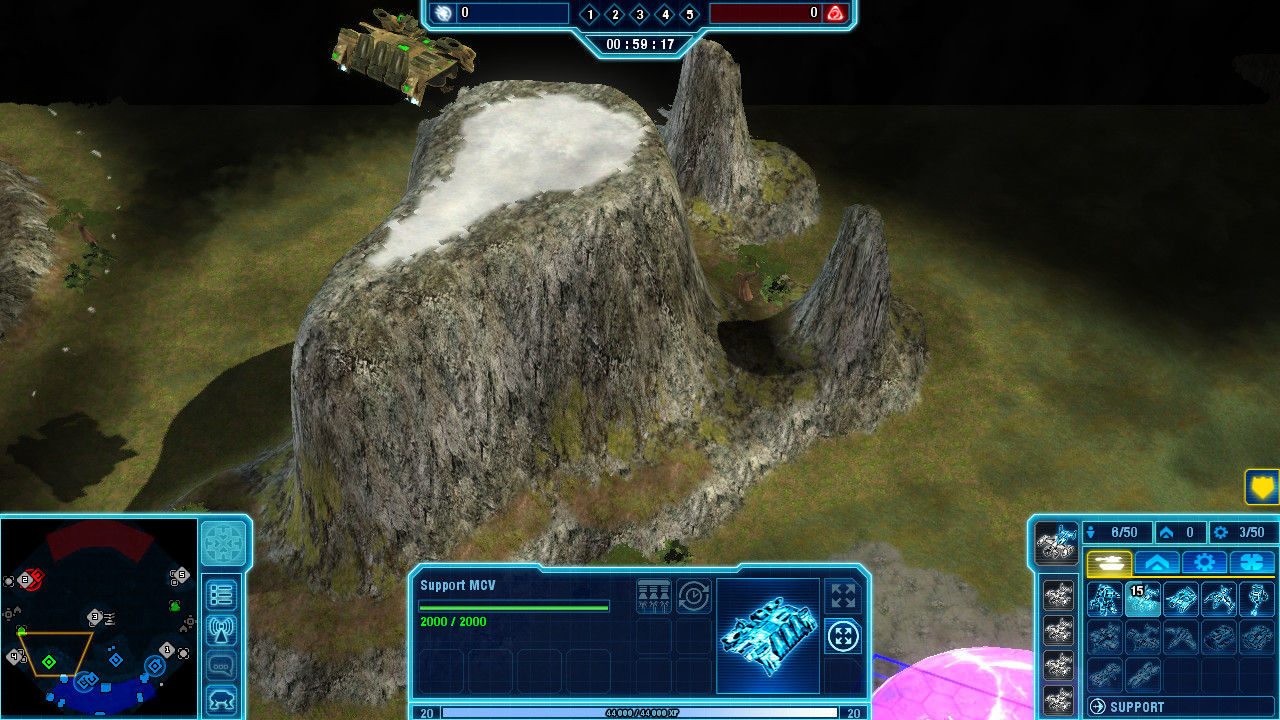This screenshot has width=1280, height=720.
Task: Select control group 1 at top
Action: pos(590,14)
